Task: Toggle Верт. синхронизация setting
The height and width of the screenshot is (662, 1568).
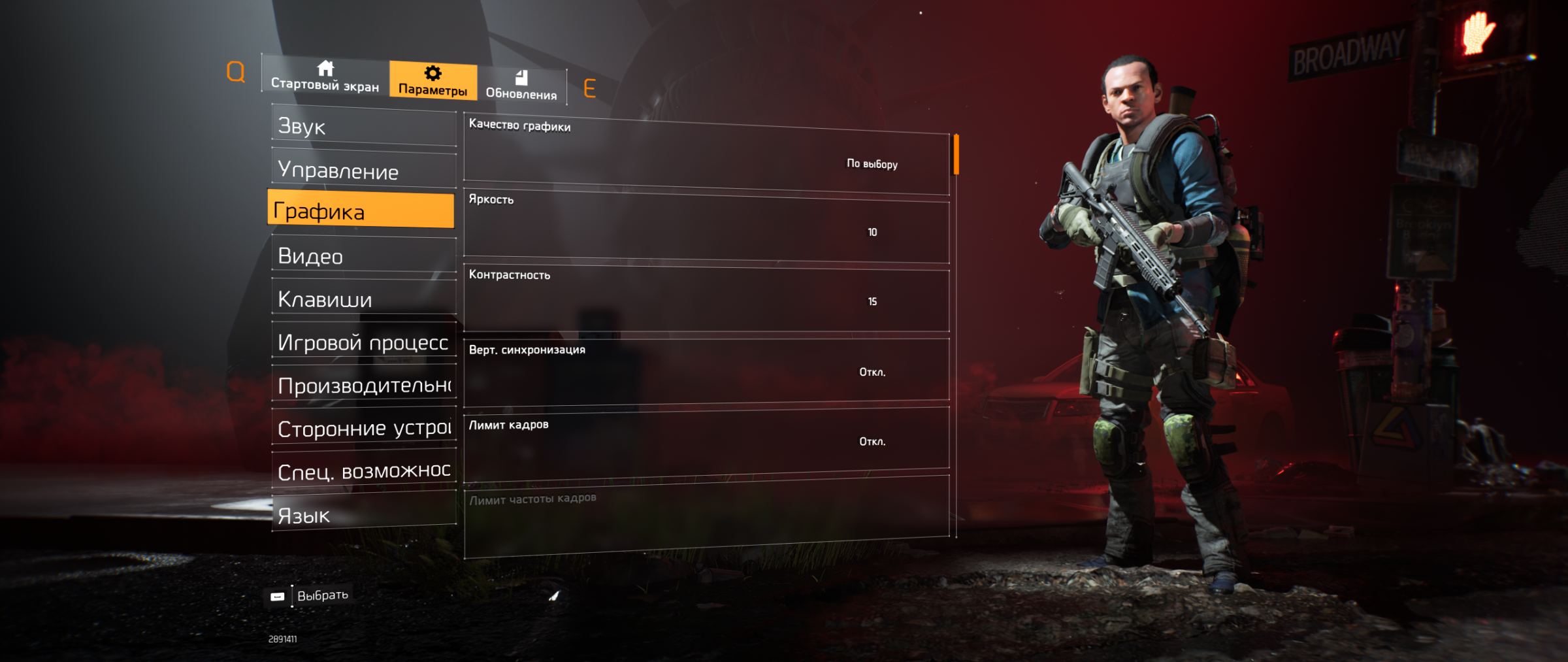Action: pyautogui.click(x=706, y=371)
